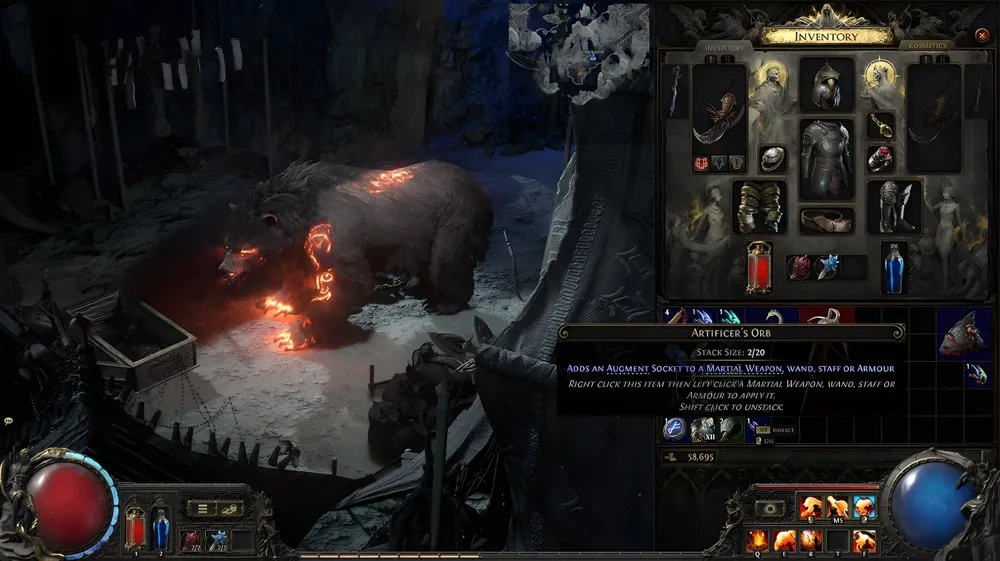
Task: Select the silver ring slot
Action: [772, 158]
